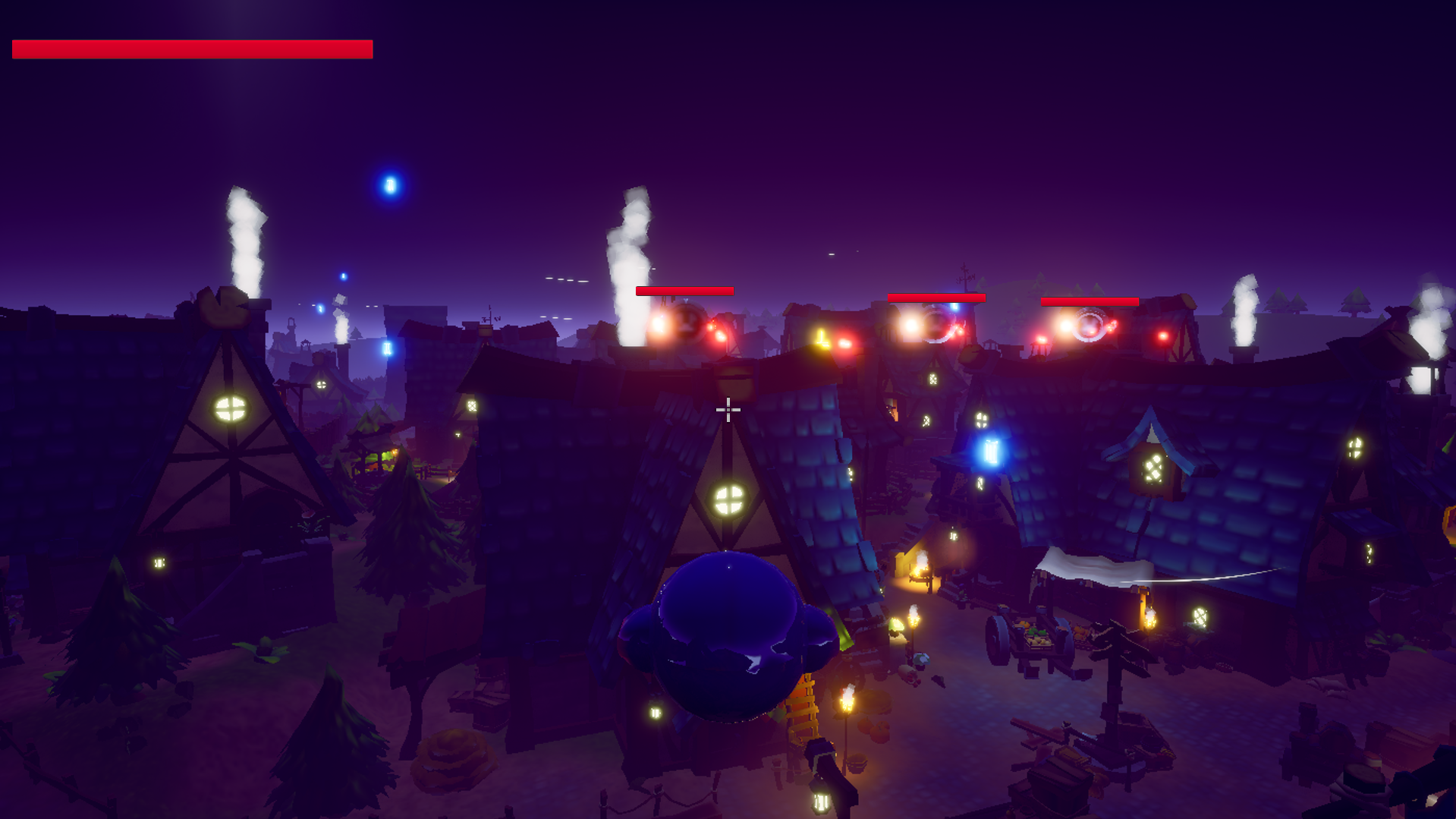1456x819 pixels.
Task: Click the leftmost enemy health bar
Action: (684, 291)
